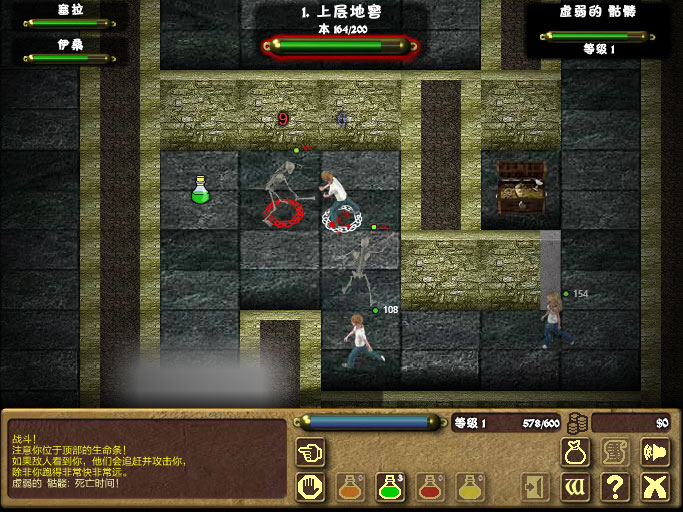
Task: Click the exit door button
Action: point(535,487)
